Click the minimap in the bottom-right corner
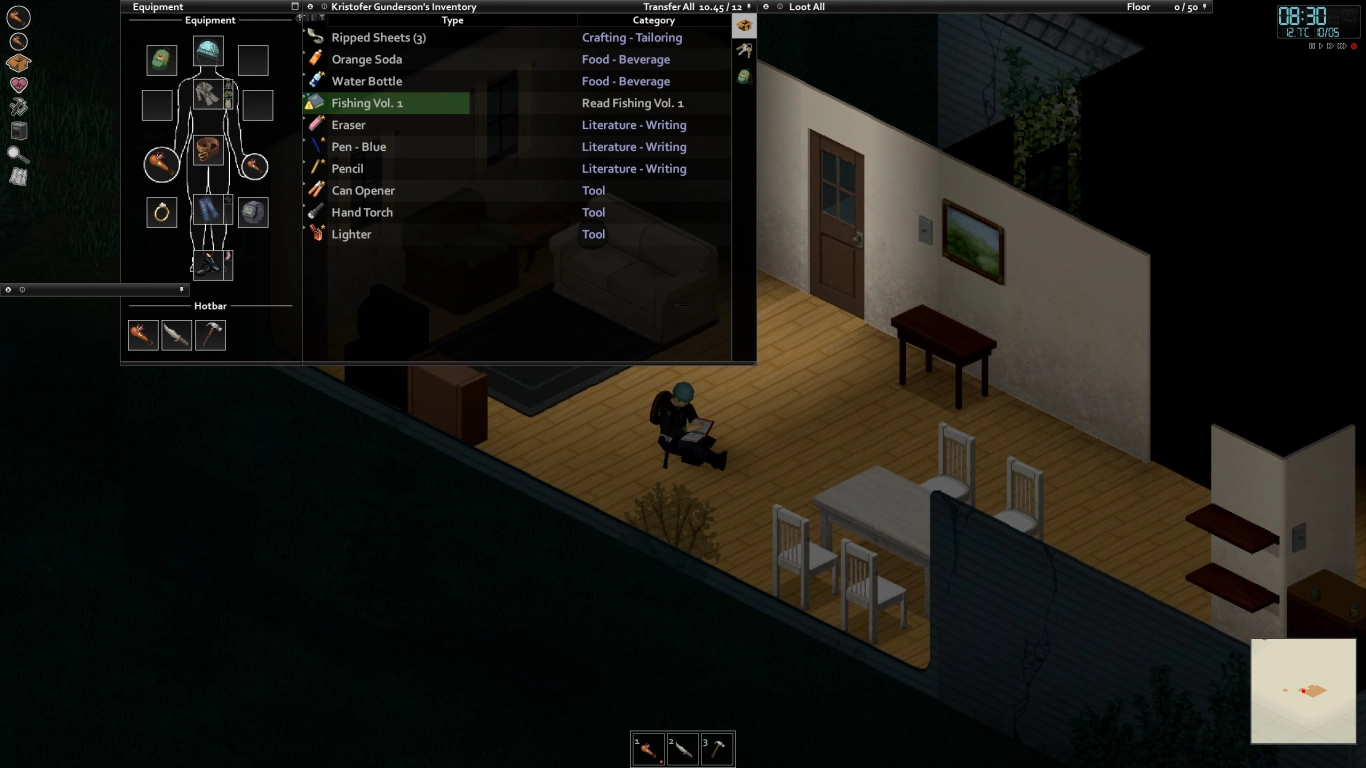Image resolution: width=1366 pixels, height=768 pixels. 1303,691
